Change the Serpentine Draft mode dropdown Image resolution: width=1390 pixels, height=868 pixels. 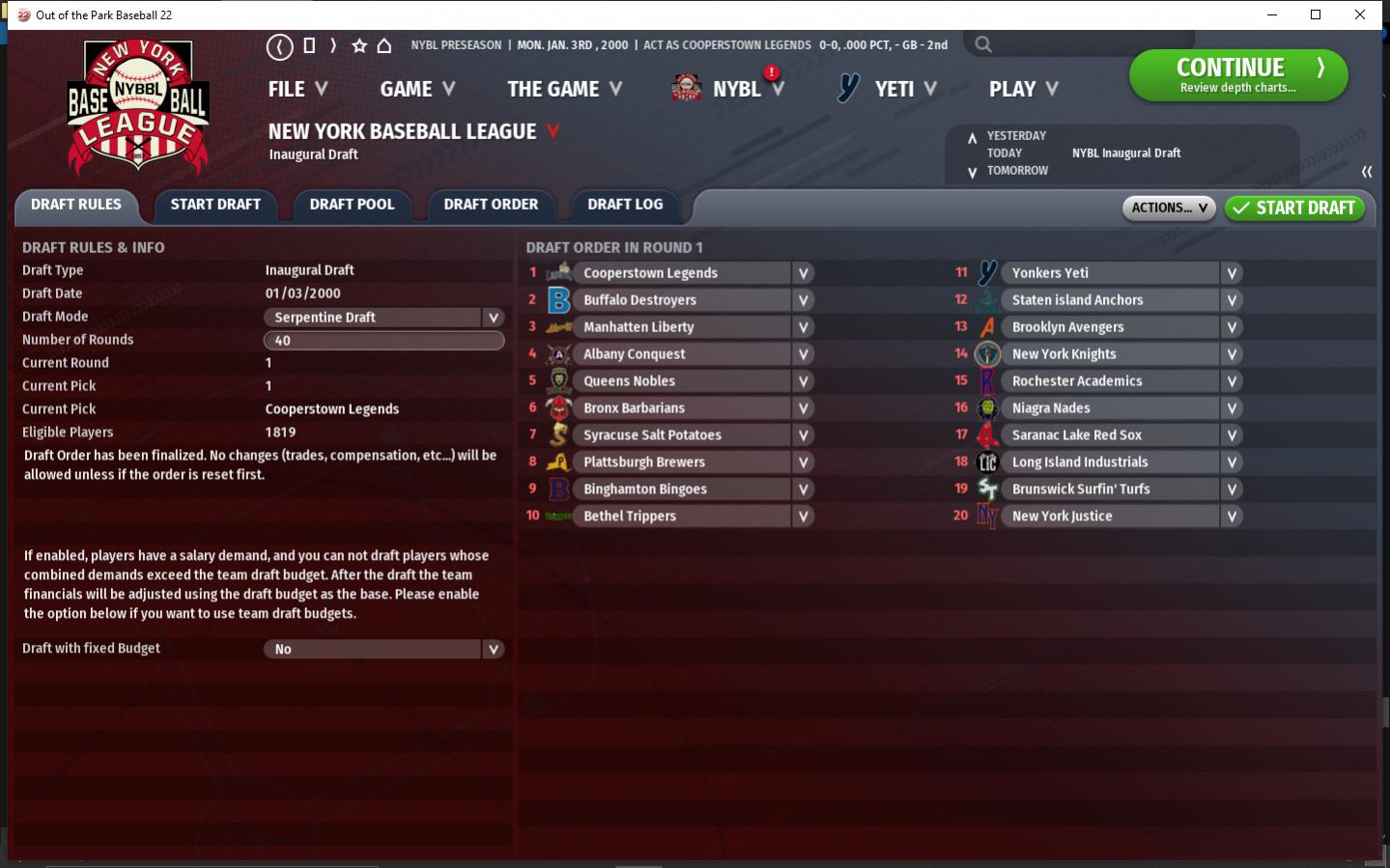point(493,318)
